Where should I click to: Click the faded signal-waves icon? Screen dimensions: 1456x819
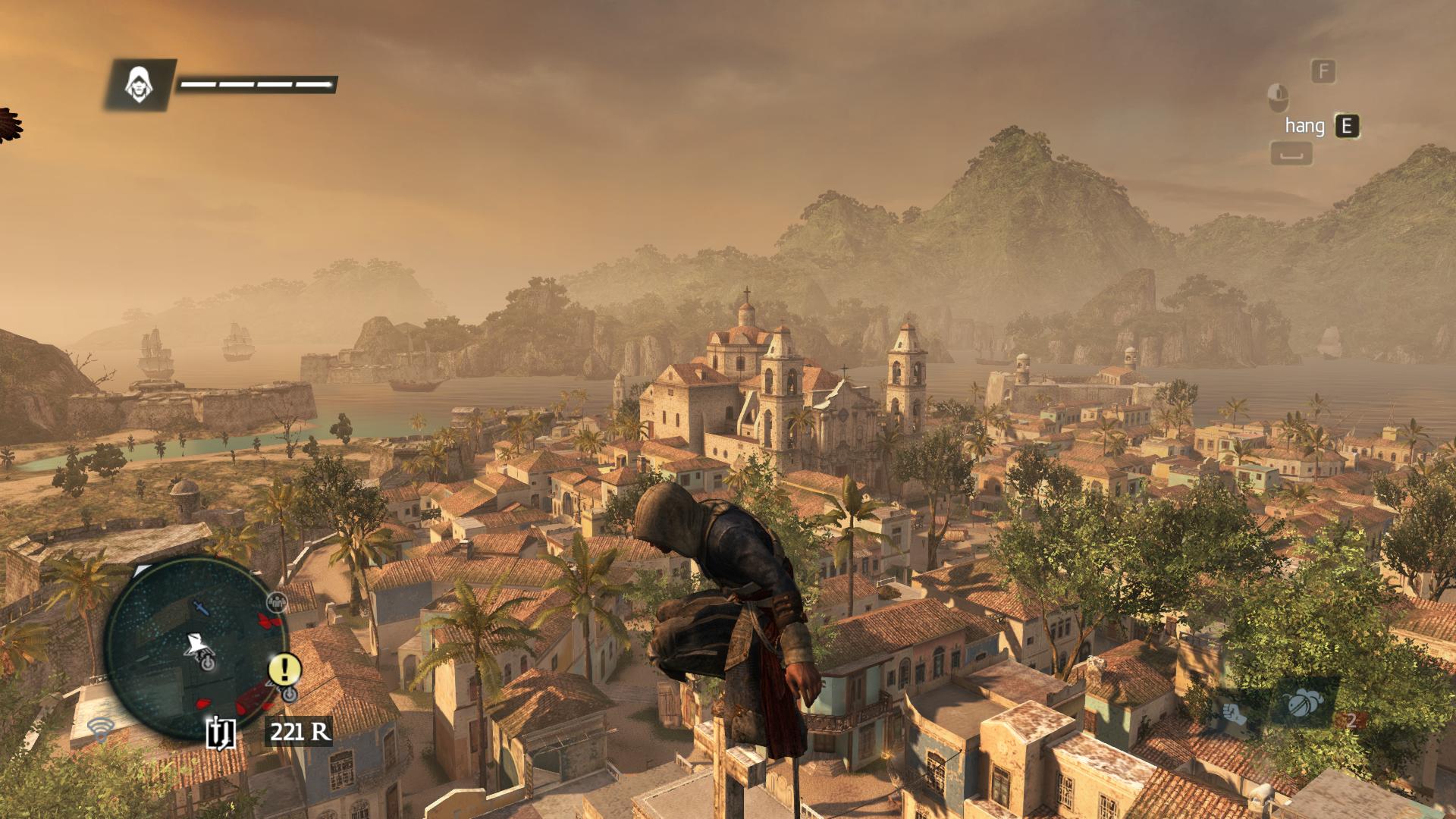pyautogui.click(x=99, y=730)
